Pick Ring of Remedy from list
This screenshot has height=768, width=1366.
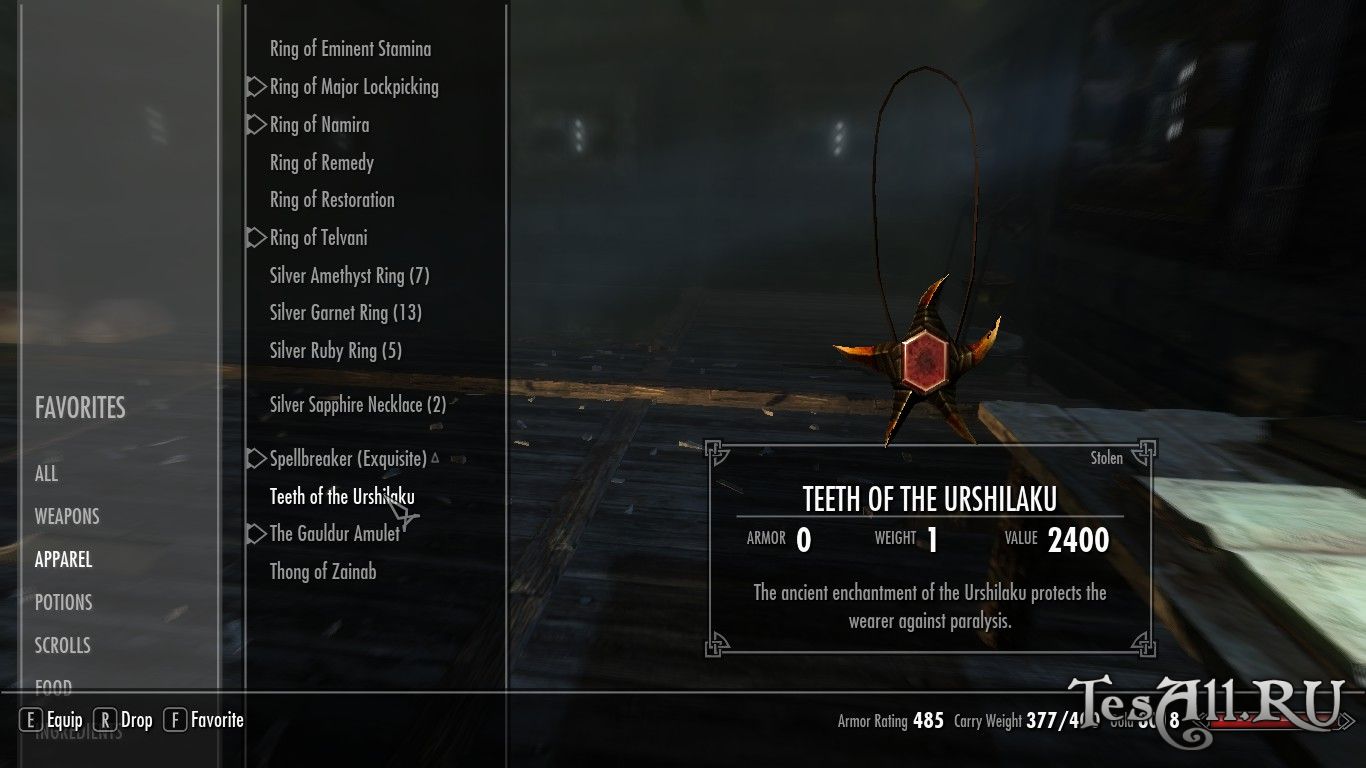[321, 163]
